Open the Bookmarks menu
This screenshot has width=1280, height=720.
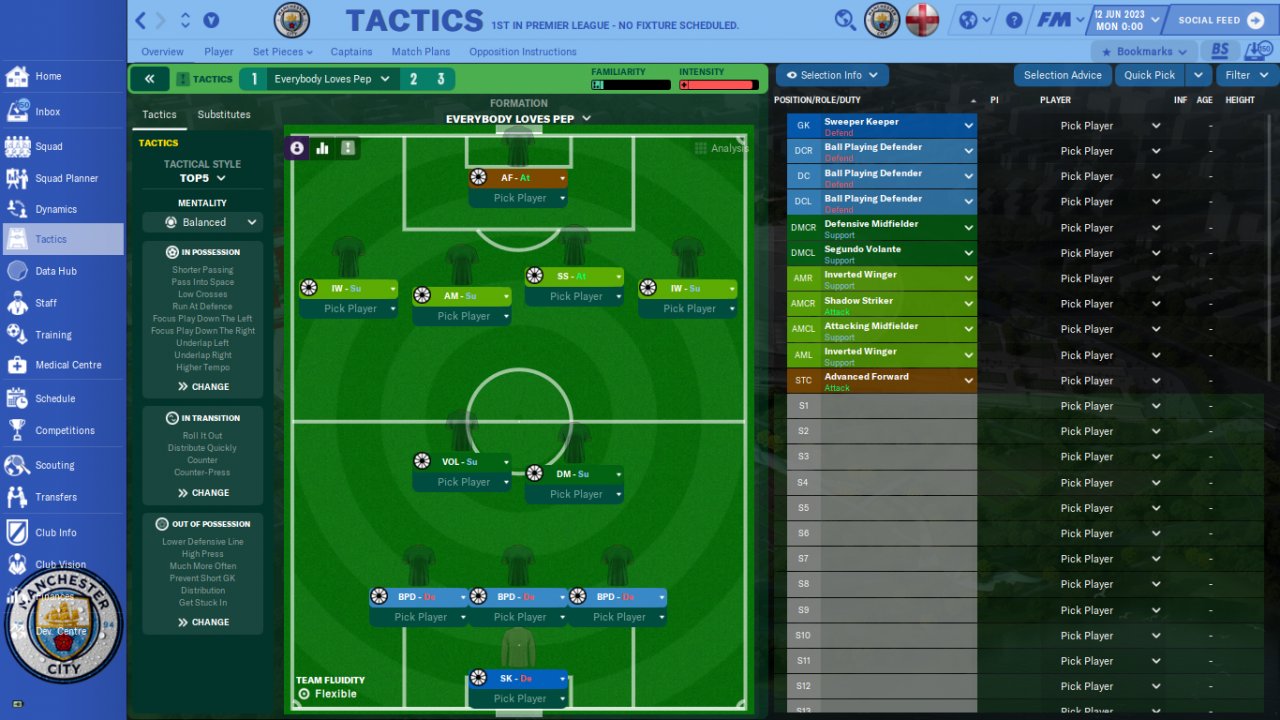(x=1144, y=52)
